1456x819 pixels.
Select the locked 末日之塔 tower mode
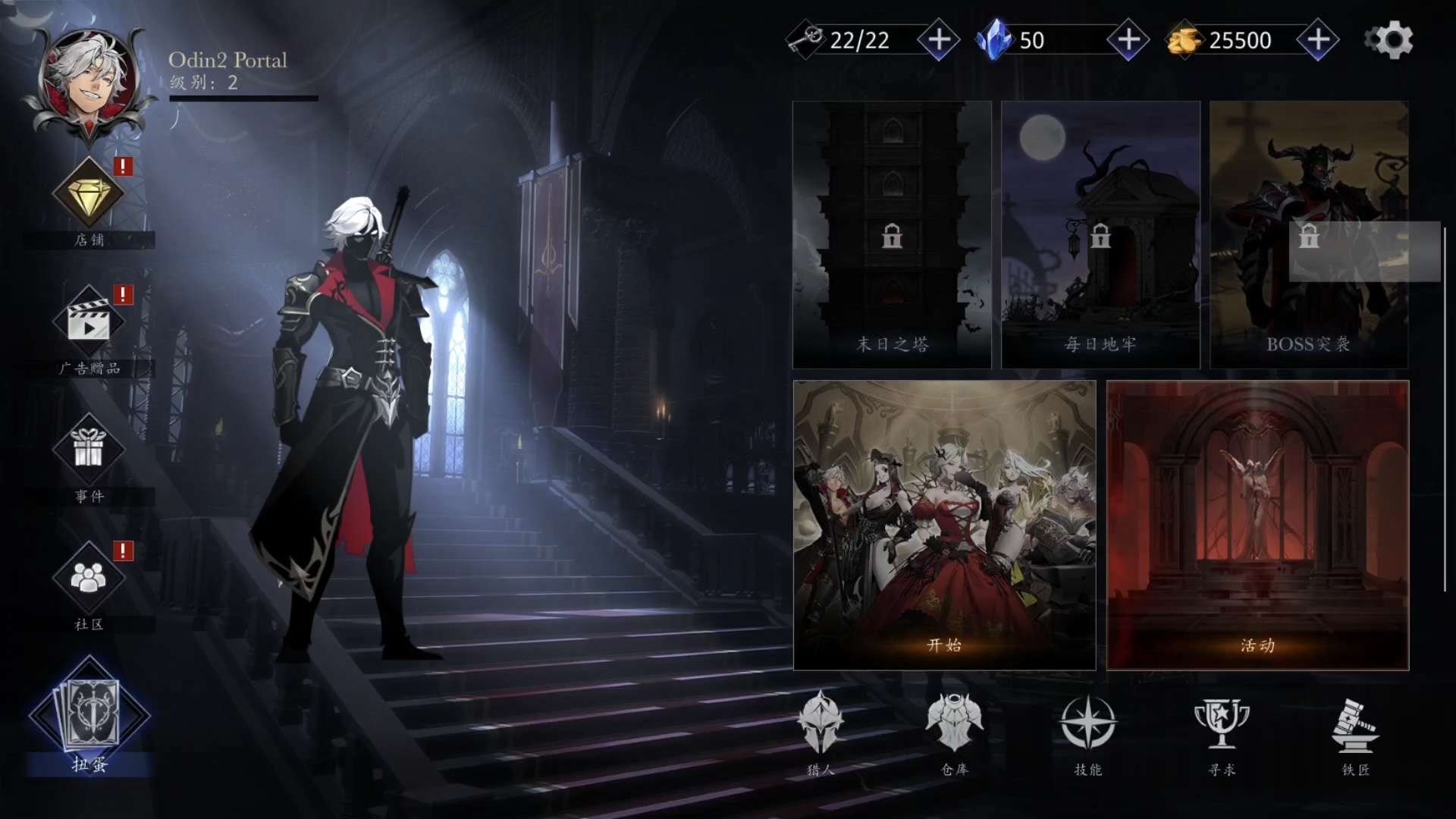point(892,235)
